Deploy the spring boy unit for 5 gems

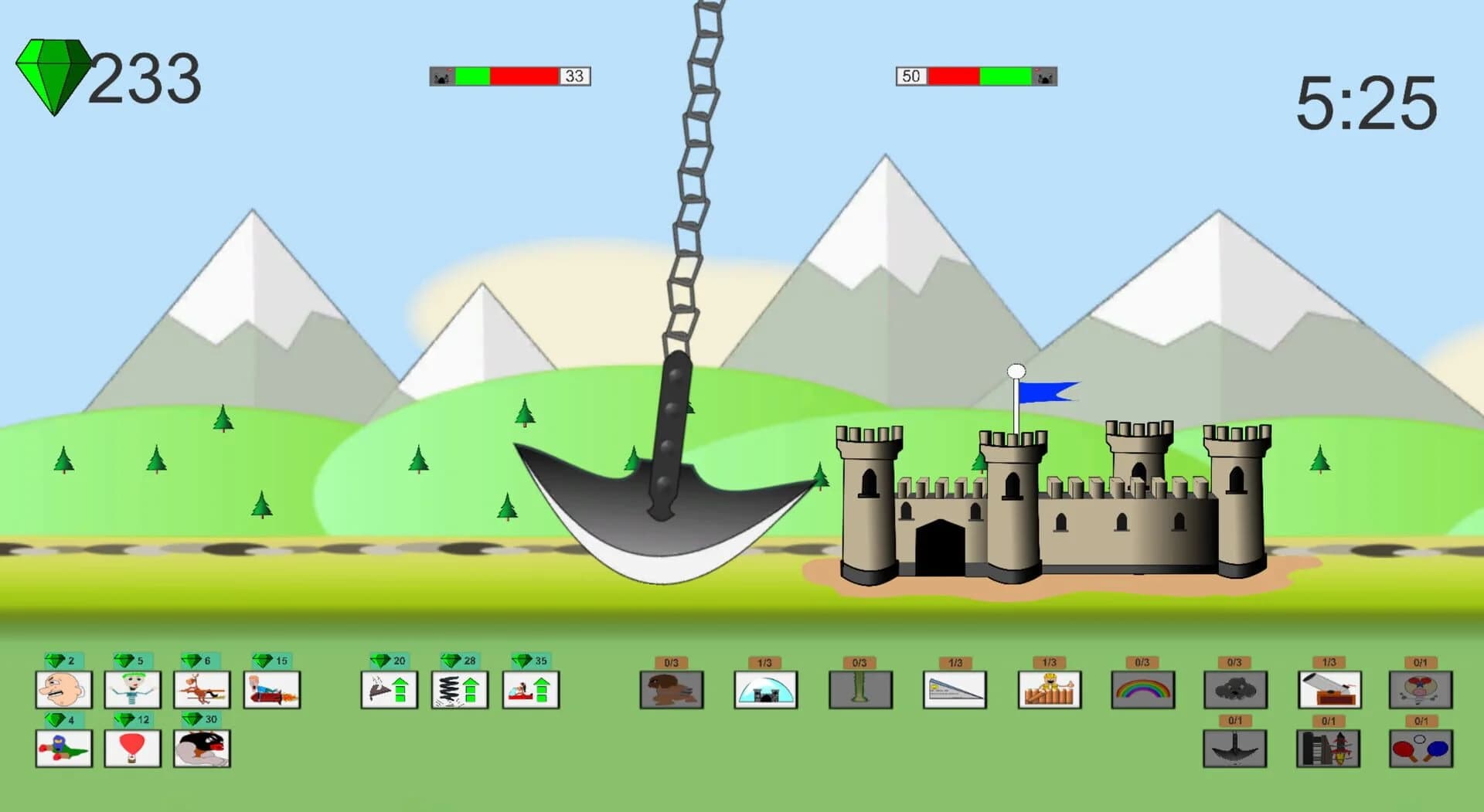(x=131, y=690)
